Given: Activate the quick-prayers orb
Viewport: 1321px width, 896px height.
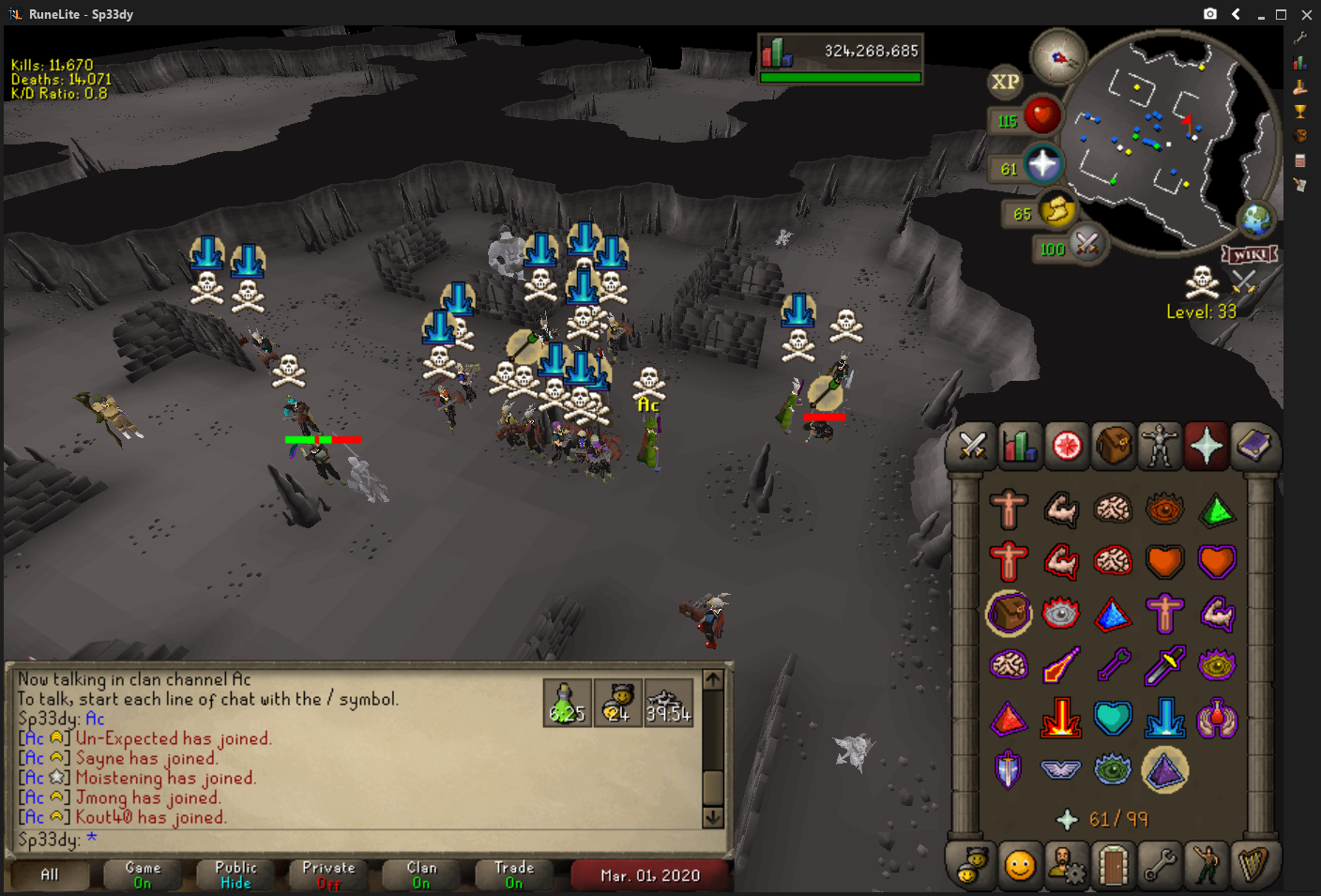Looking at the screenshot, I should pos(1042,166).
